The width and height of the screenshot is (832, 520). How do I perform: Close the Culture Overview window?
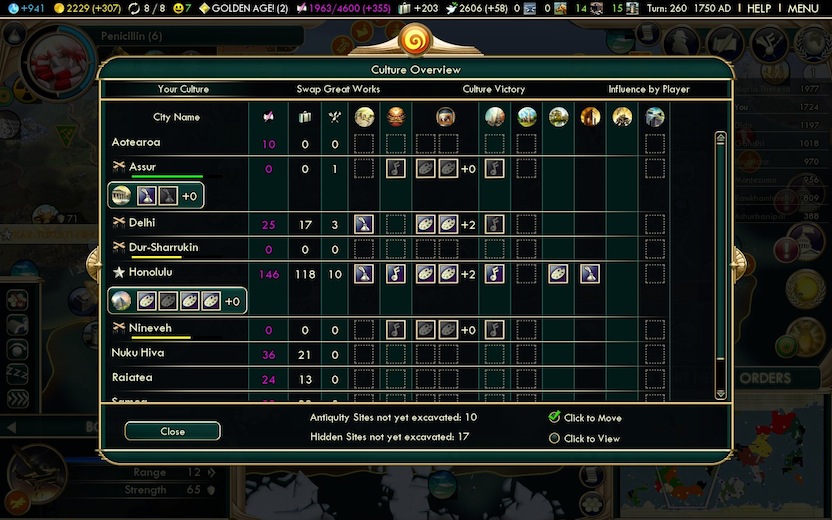[172, 431]
